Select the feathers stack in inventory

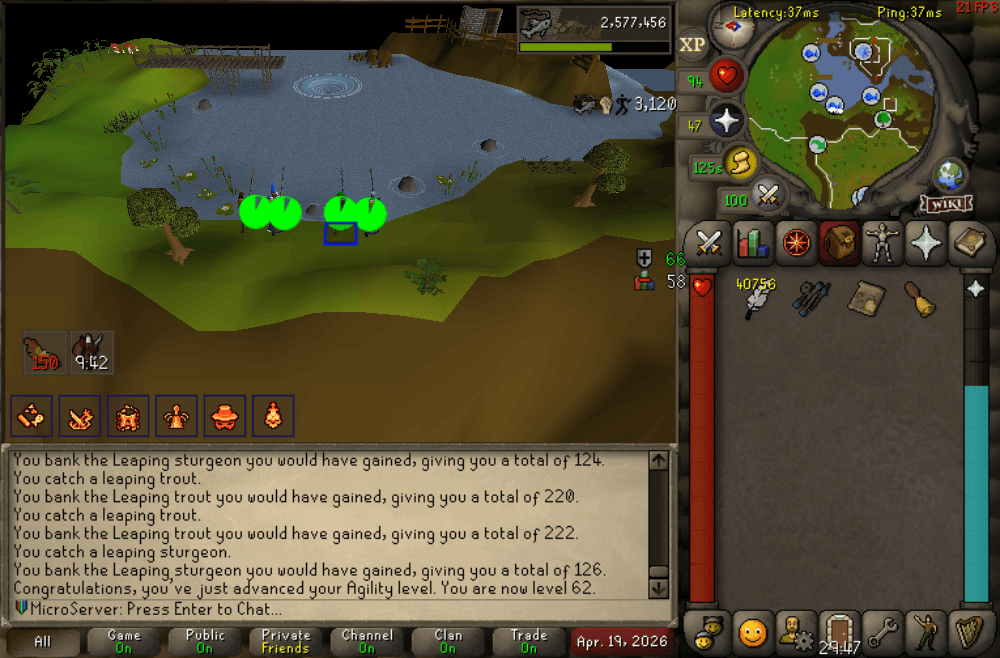coord(756,296)
